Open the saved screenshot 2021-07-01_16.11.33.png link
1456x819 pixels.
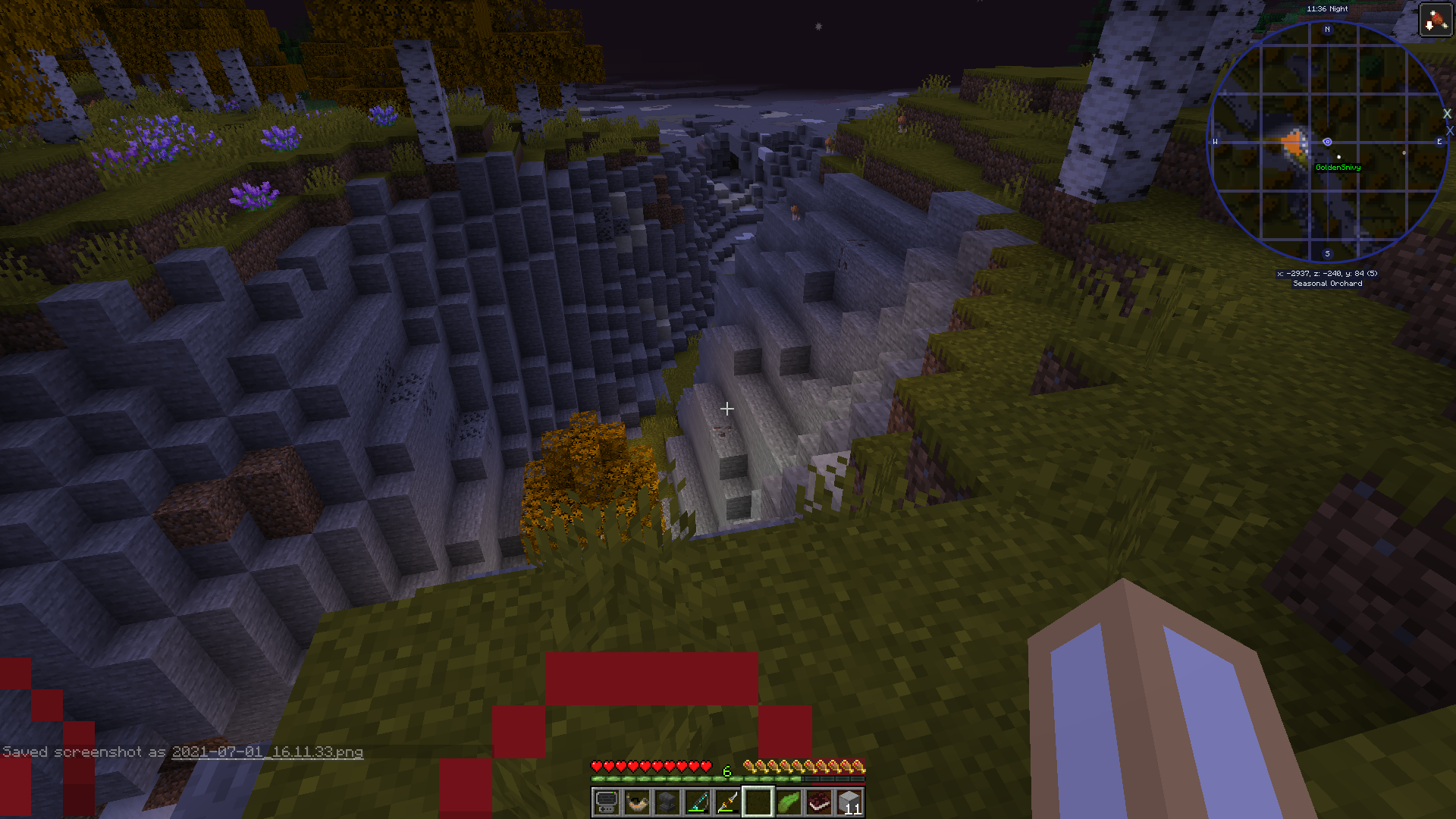[x=267, y=753]
